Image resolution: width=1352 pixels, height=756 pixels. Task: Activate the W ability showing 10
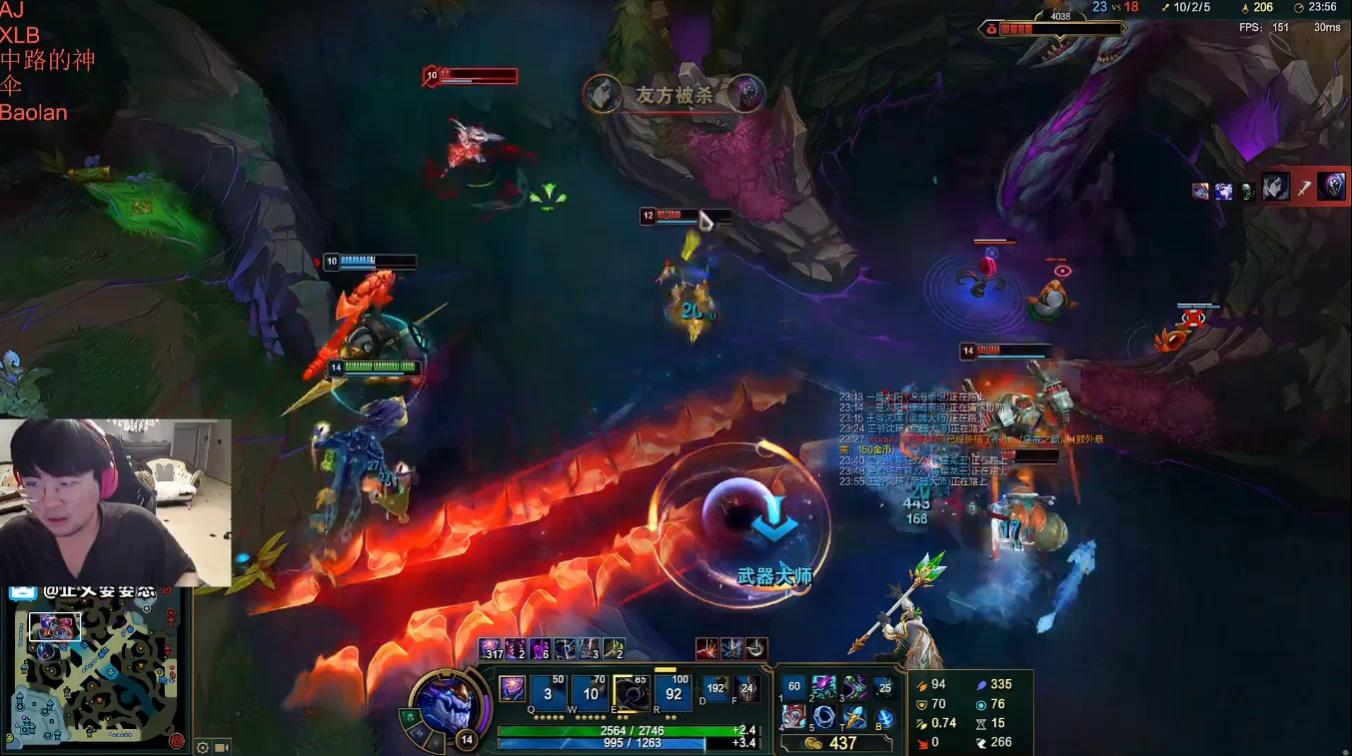tap(590, 692)
